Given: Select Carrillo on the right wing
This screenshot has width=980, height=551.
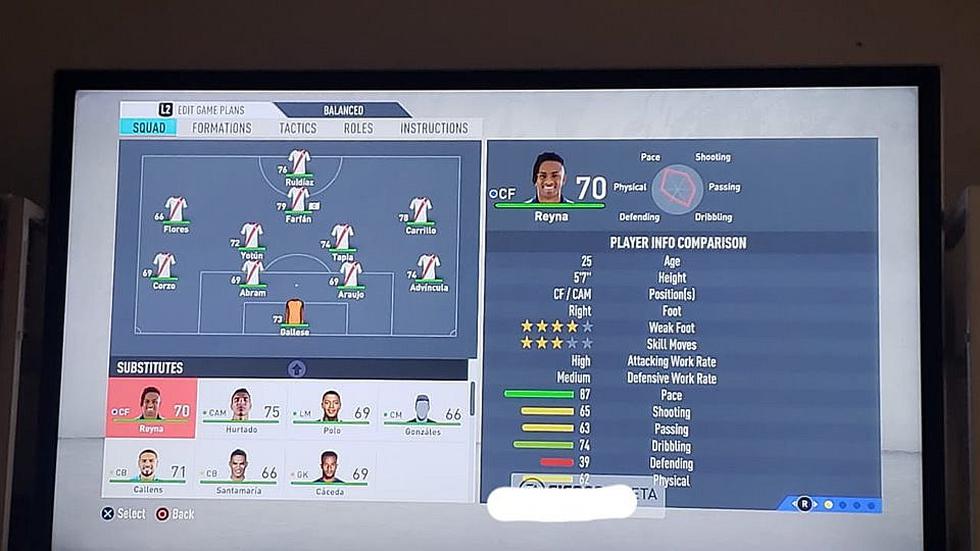Looking at the screenshot, I should (420, 212).
